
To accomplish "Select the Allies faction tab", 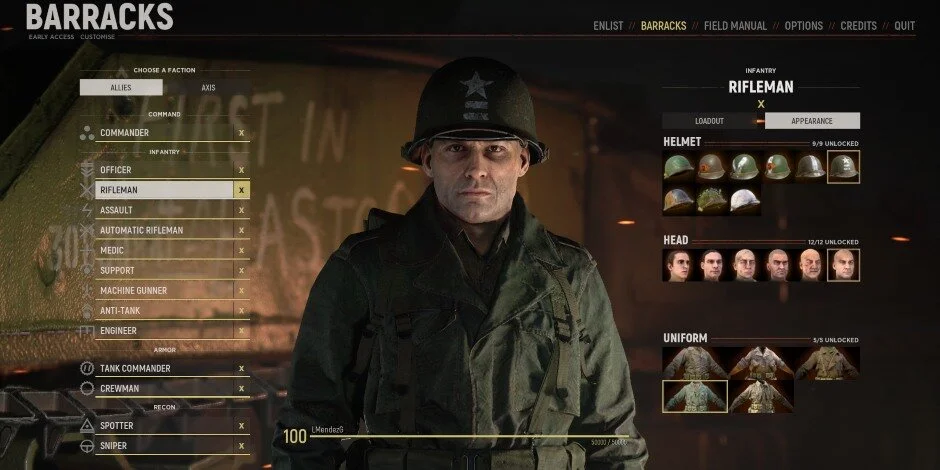I will point(121,87).
